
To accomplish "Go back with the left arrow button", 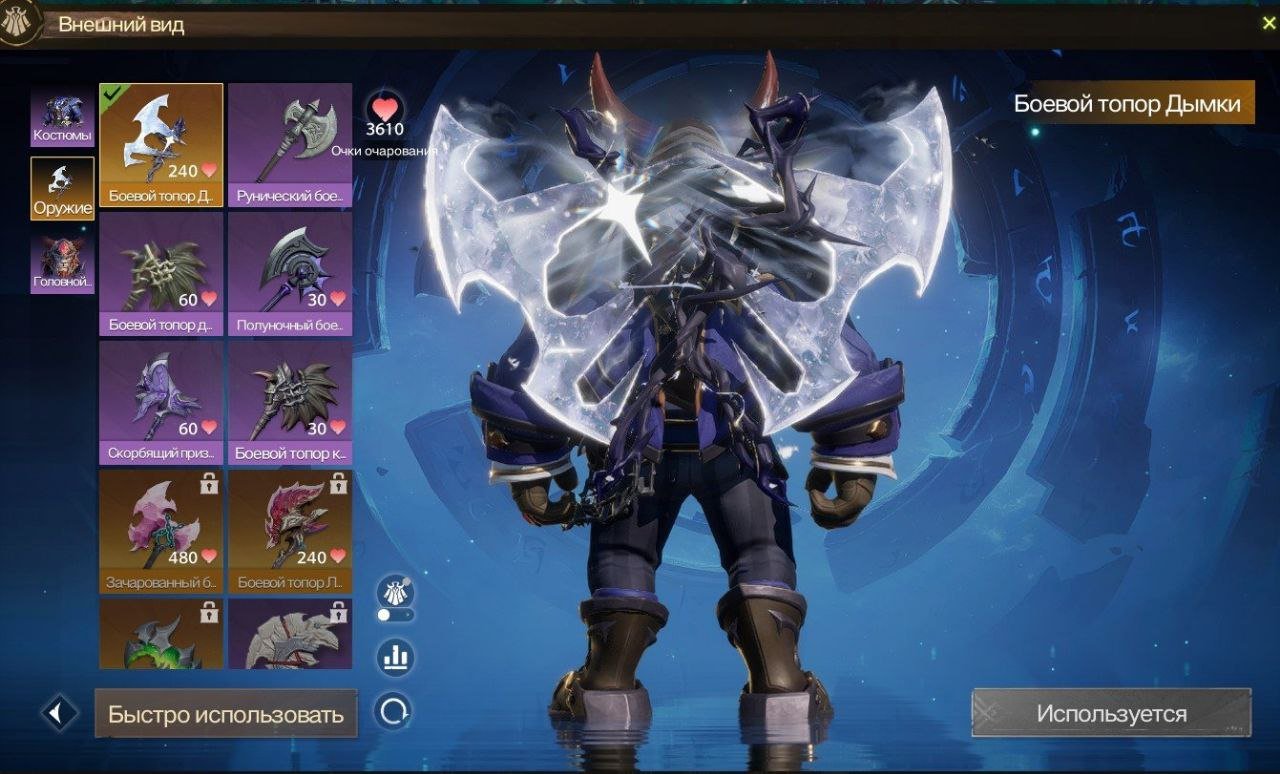I will tap(59, 713).
